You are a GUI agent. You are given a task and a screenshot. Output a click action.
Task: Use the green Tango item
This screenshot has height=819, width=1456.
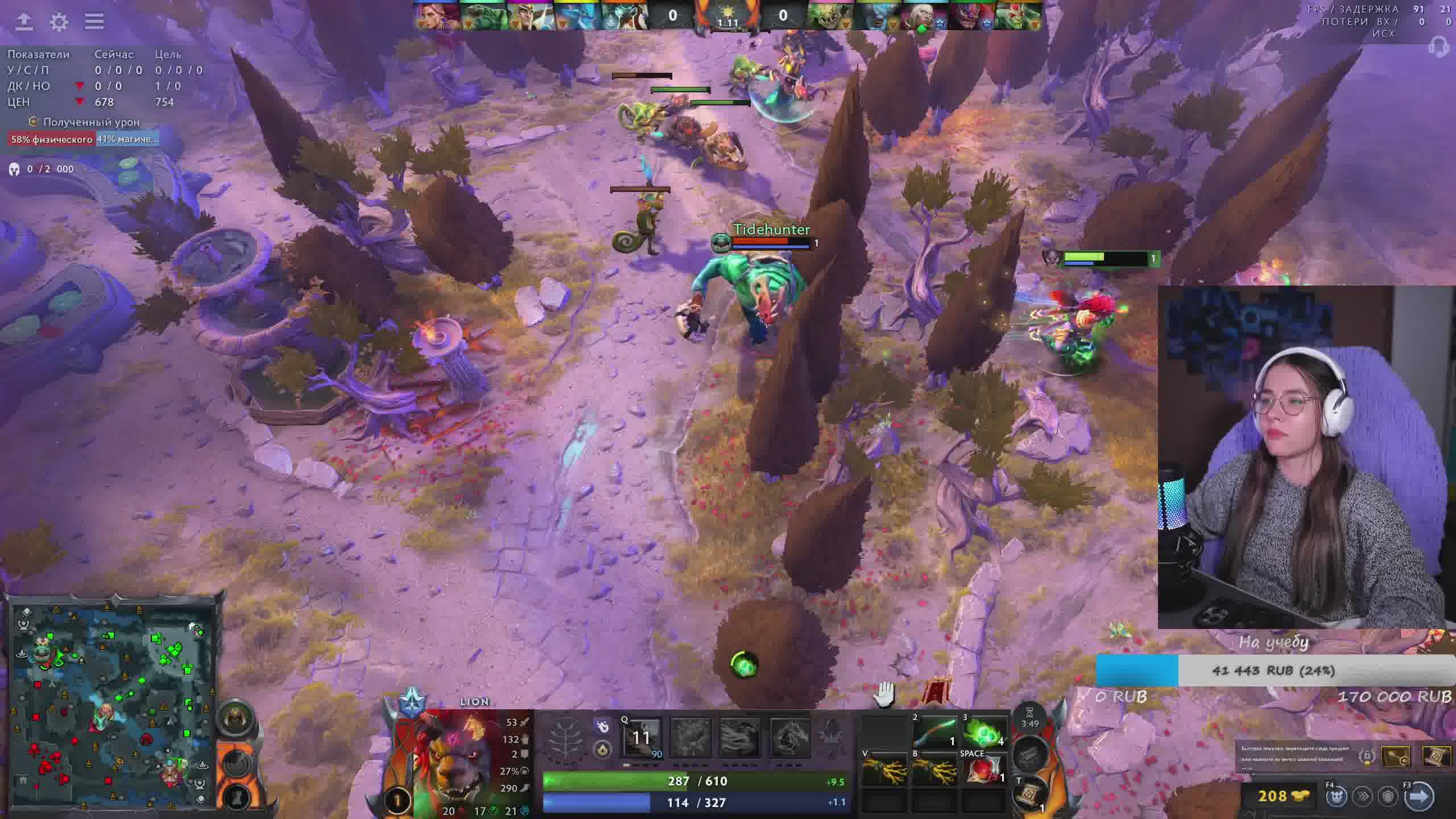[x=985, y=733]
